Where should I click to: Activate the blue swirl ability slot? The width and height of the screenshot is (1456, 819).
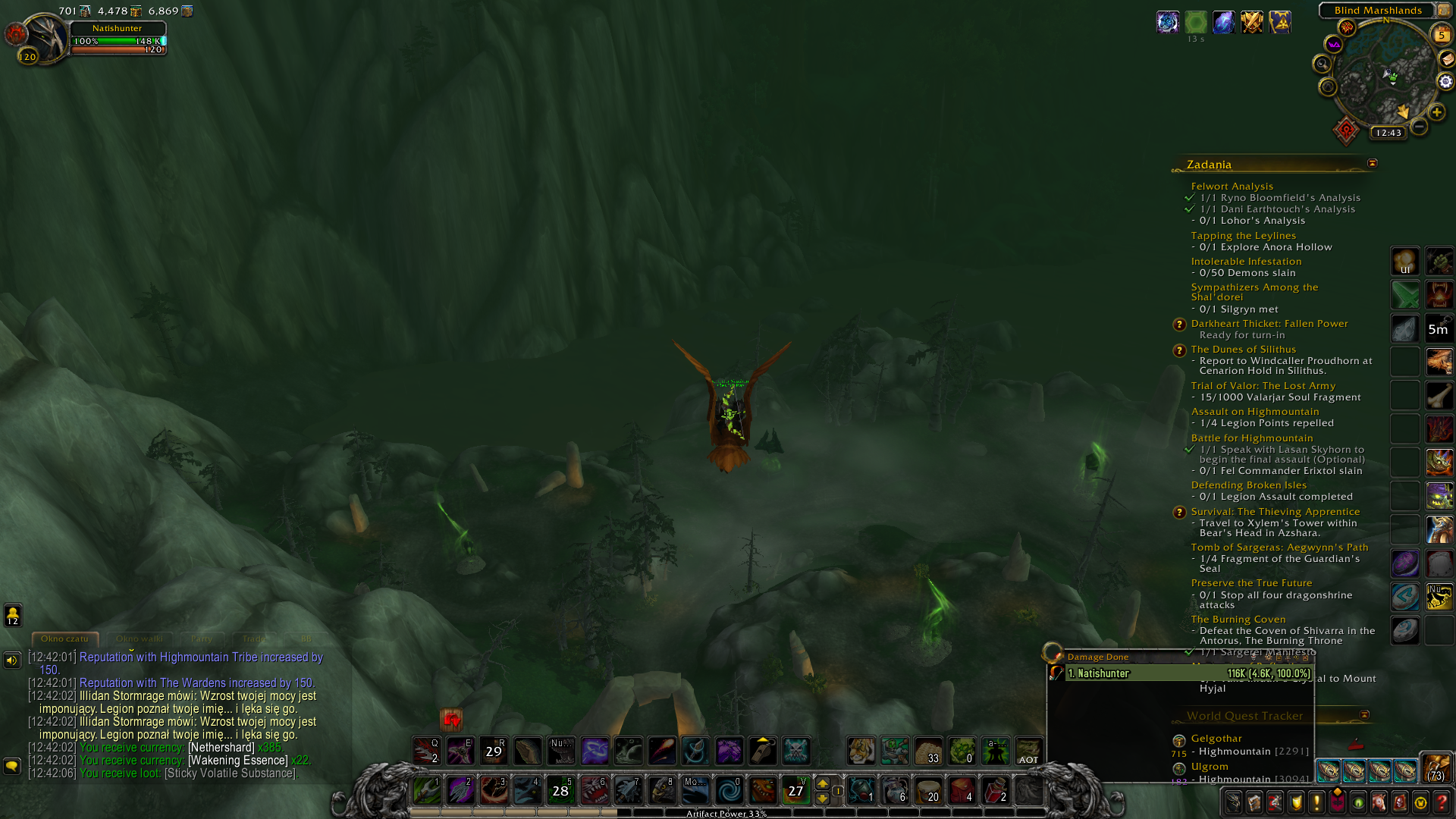(729, 790)
